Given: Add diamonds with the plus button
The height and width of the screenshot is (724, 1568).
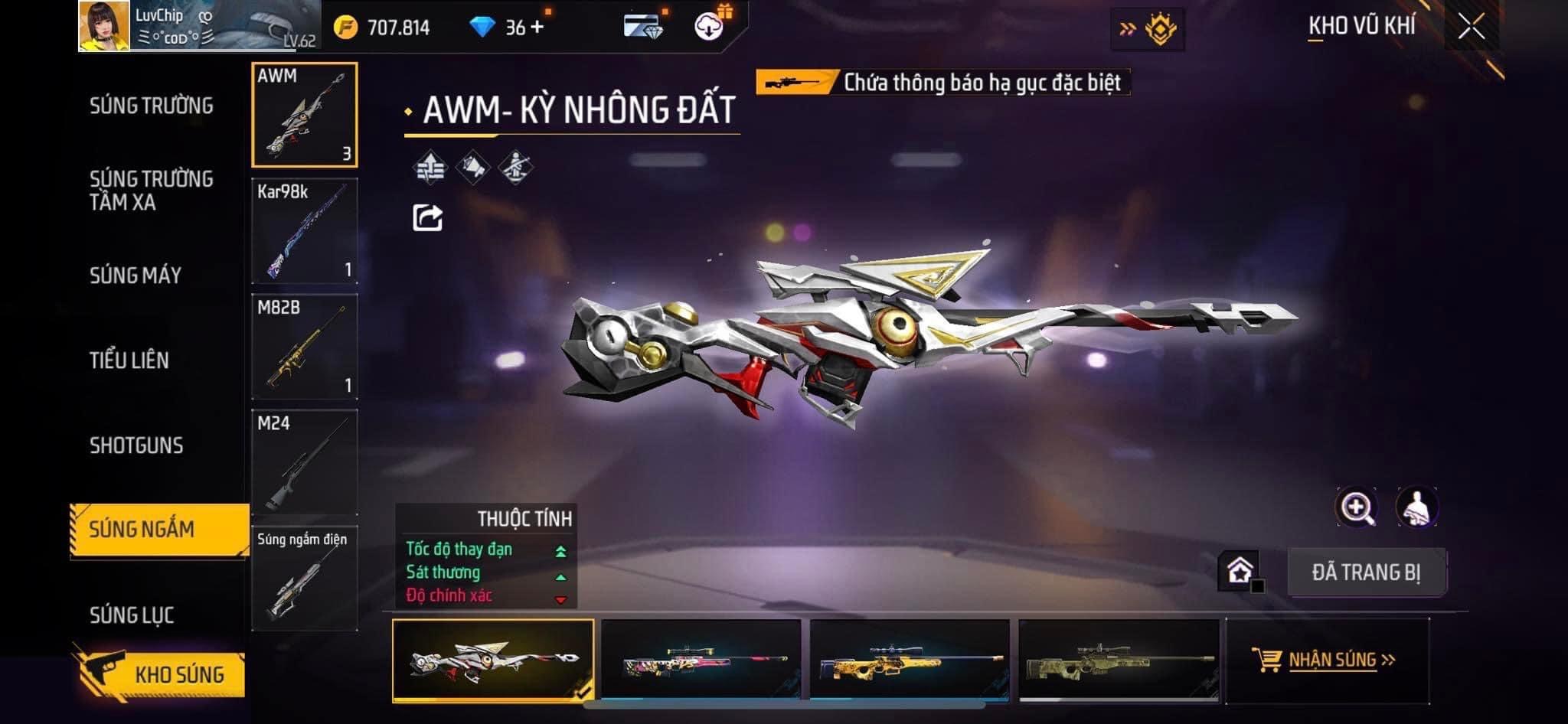Looking at the screenshot, I should pyautogui.click(x=537, y=28).
